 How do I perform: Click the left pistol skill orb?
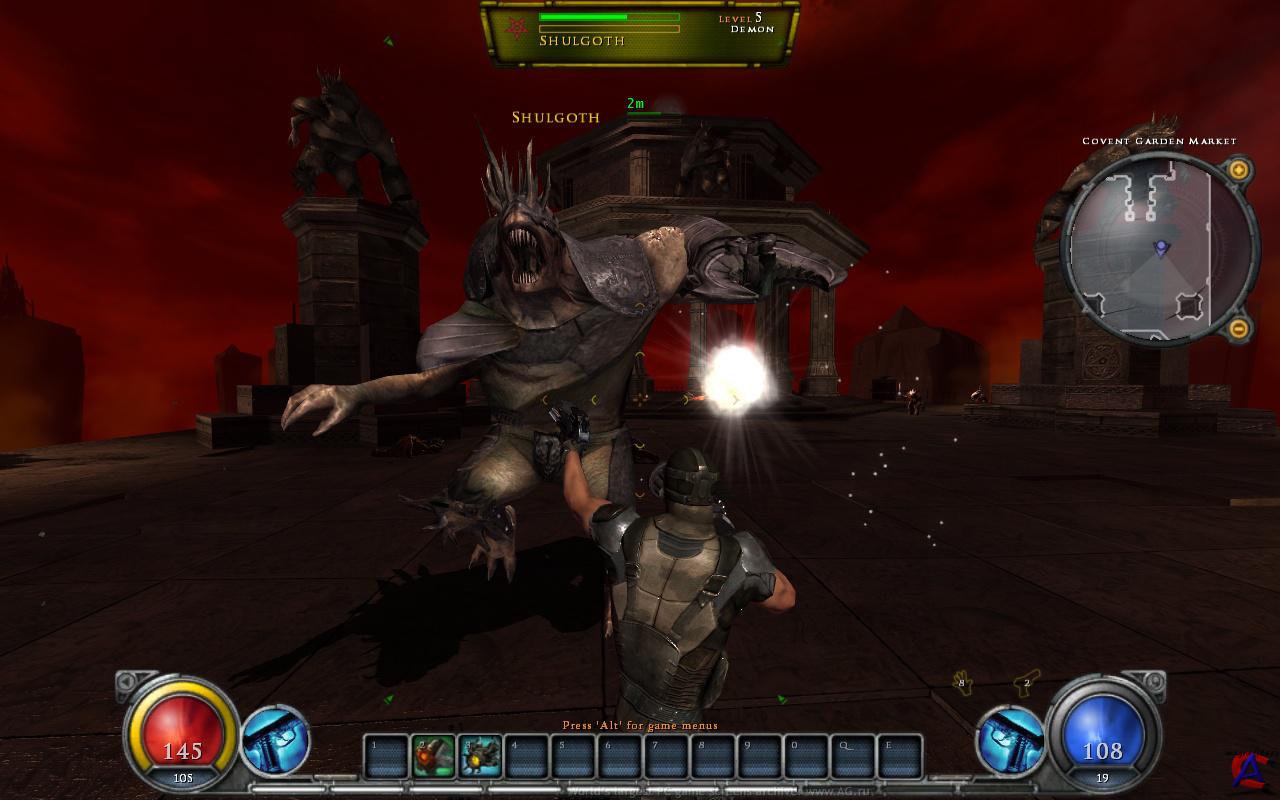[275, 741]
